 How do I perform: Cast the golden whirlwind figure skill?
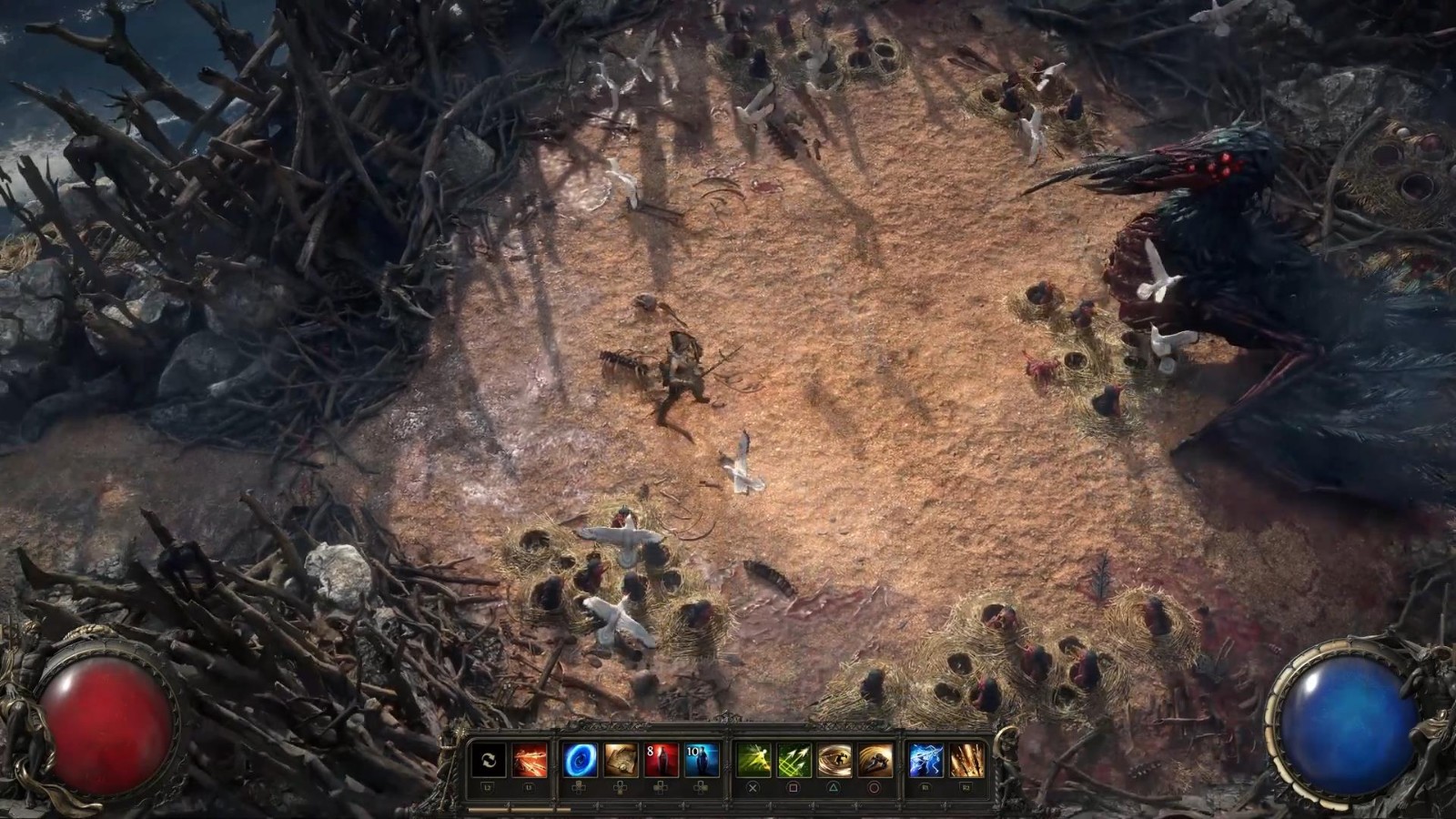[834, 760]
